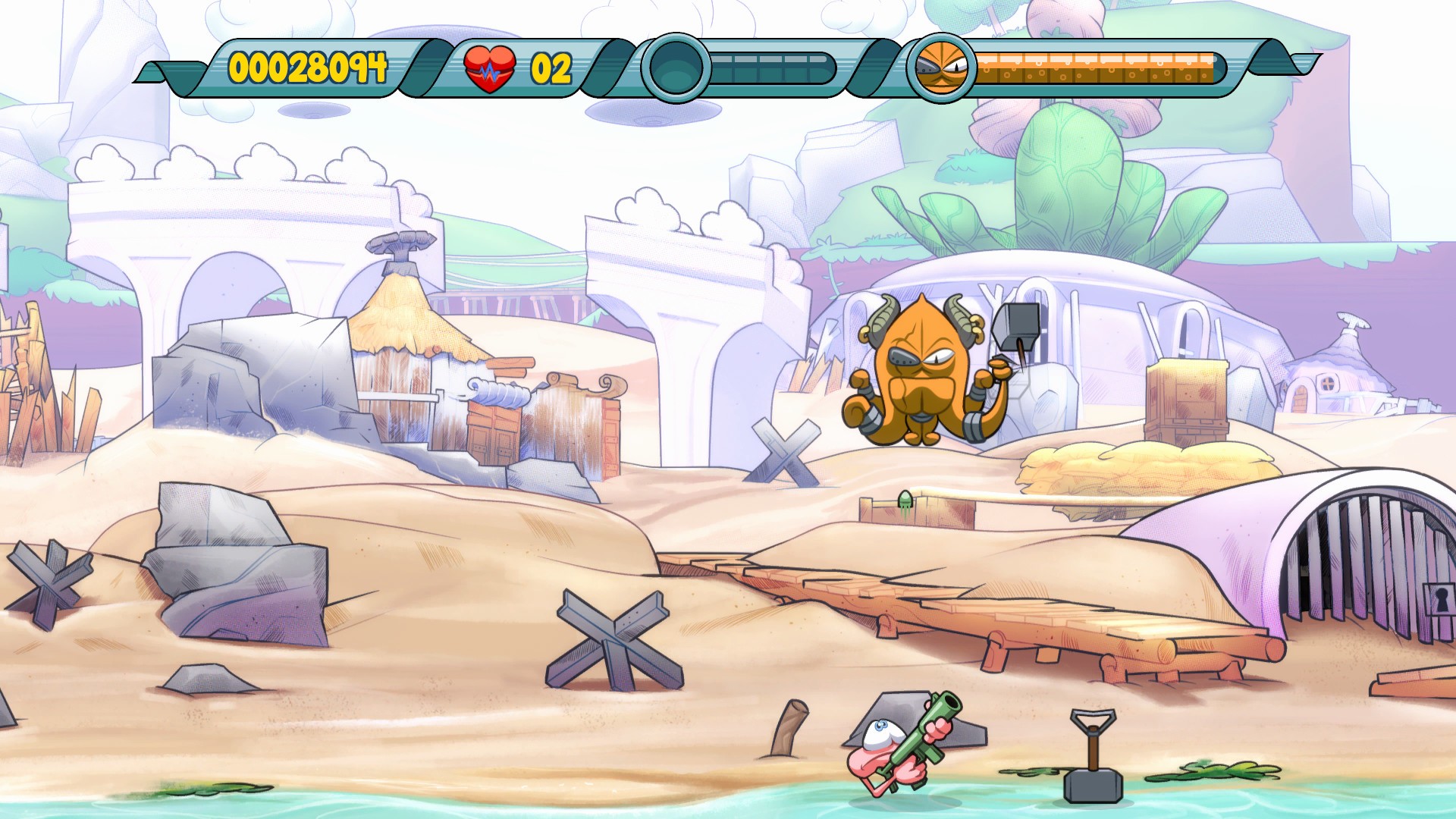Click the boss health bar
This screenshot has height=819, width=1456.
[1096, 67]
